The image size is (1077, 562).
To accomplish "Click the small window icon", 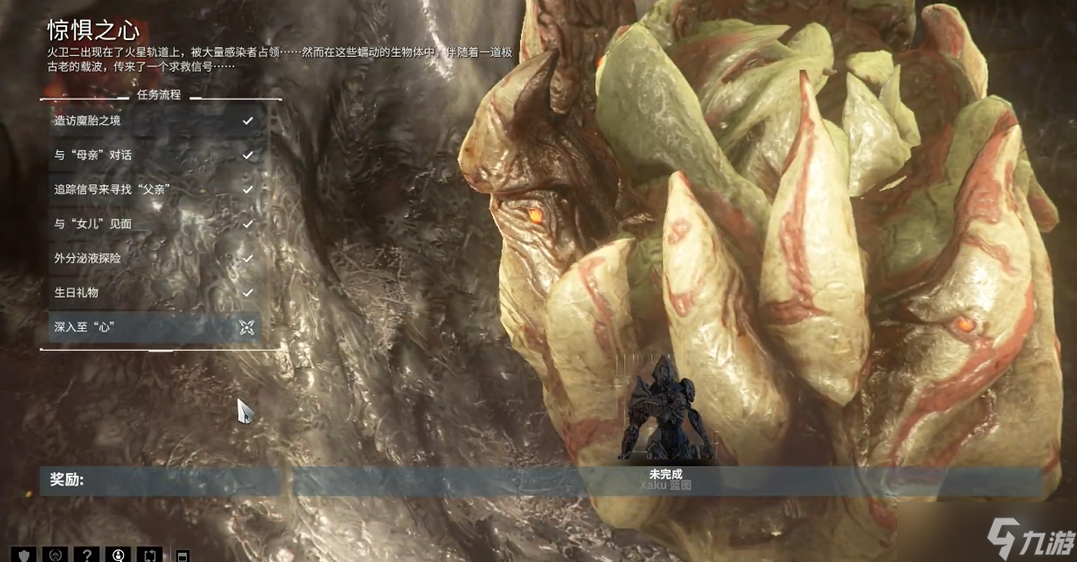I will coord(182,555).
